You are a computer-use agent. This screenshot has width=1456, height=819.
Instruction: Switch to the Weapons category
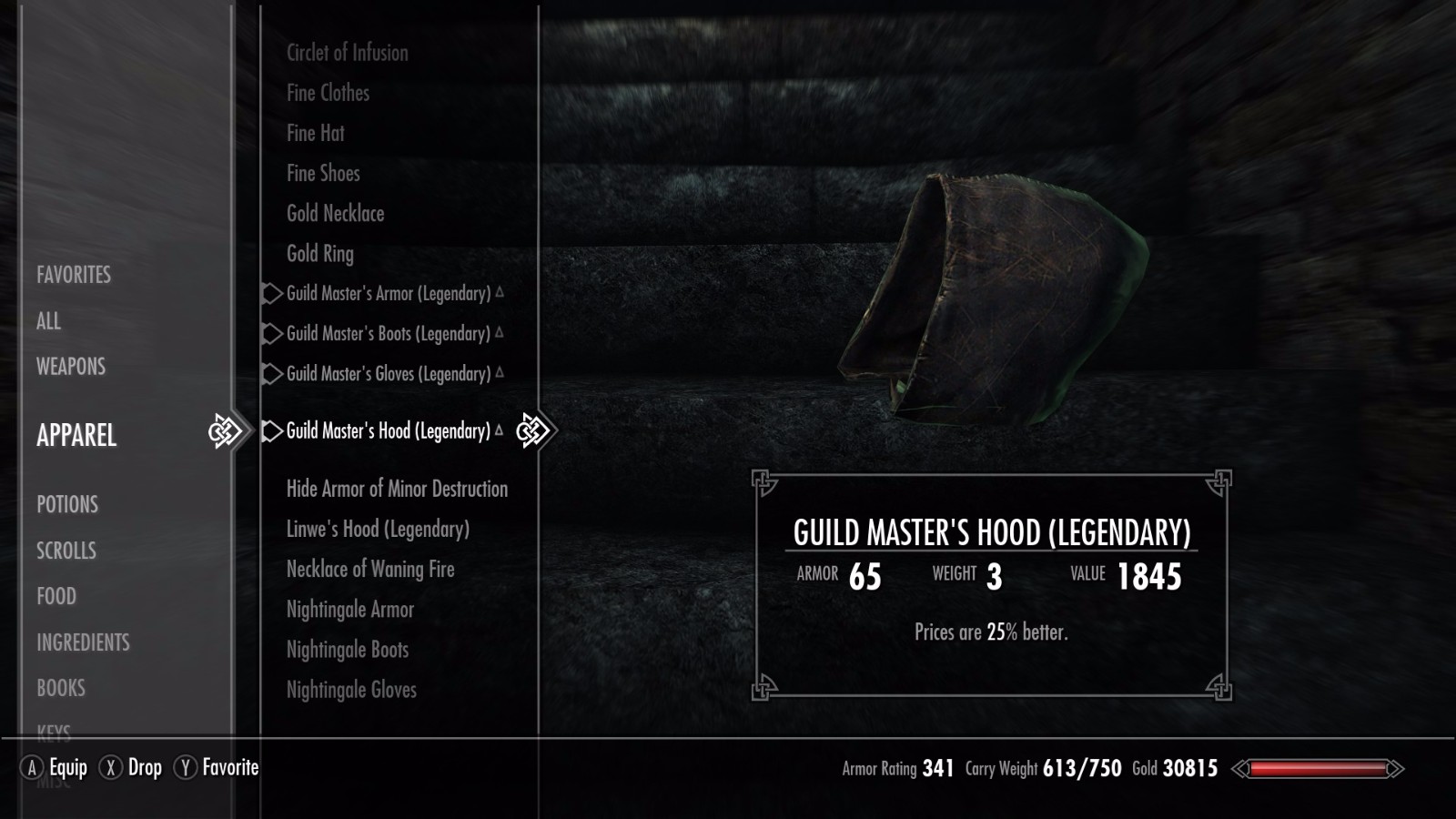tap(71, 367)
